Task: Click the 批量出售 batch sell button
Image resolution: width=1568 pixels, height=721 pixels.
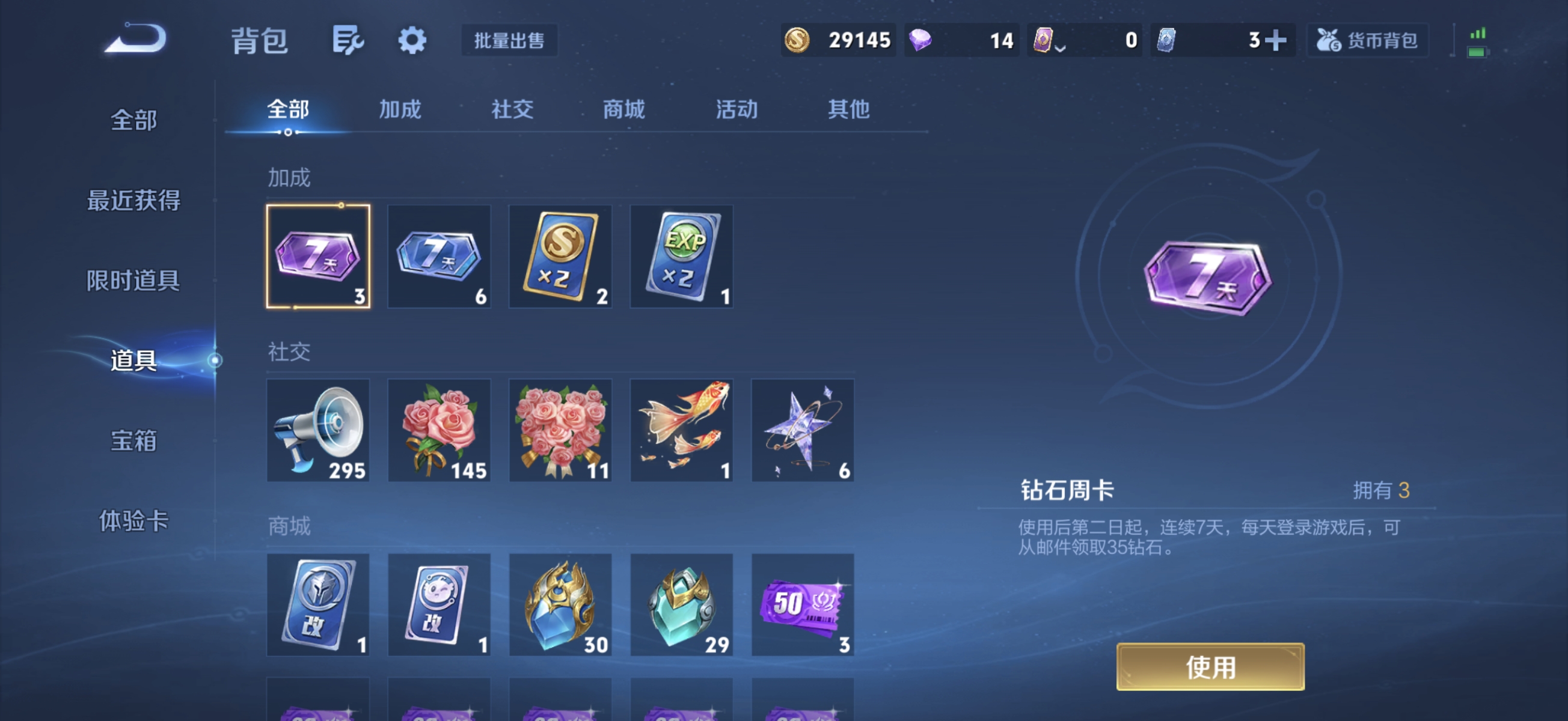Action: click(509, 40)
